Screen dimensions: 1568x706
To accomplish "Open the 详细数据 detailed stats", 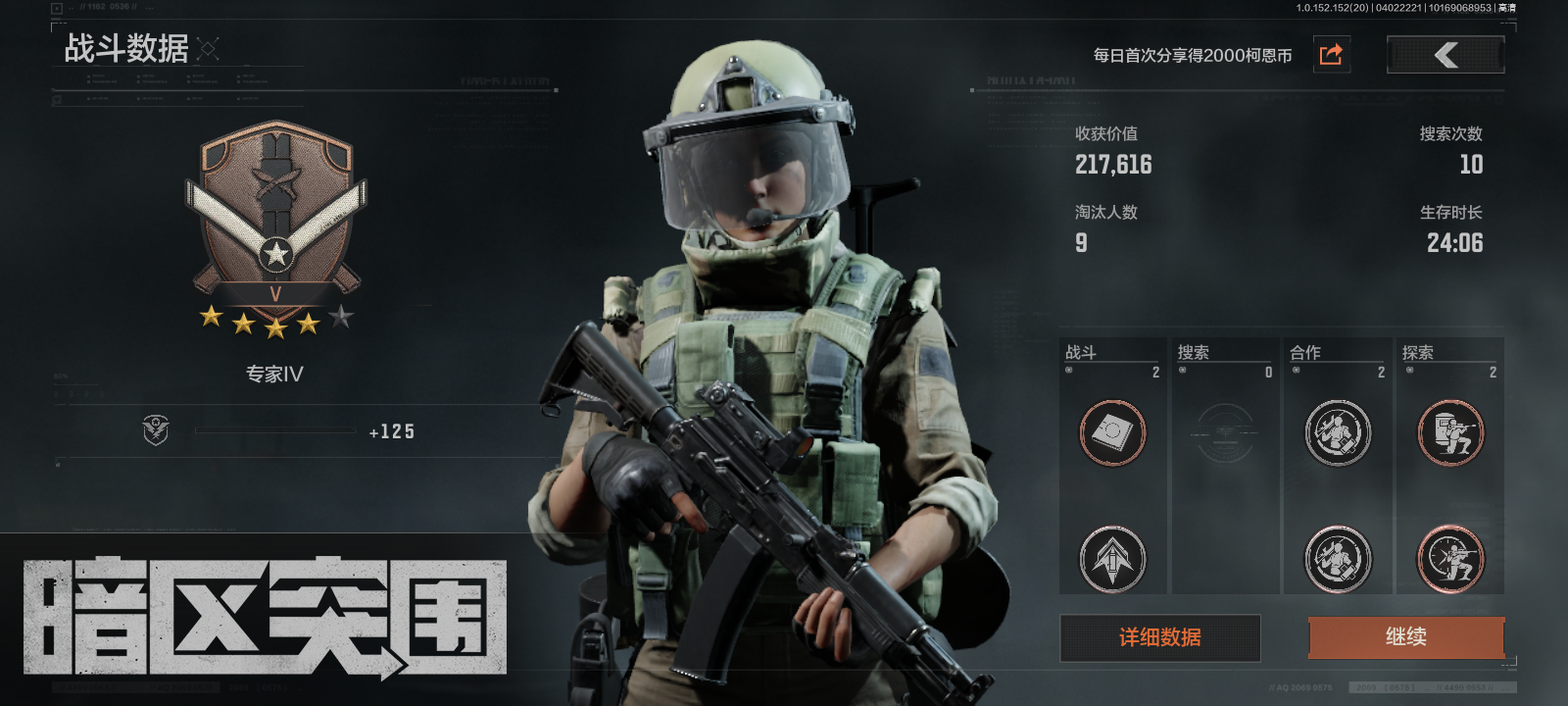I will tap(1159, 638).
